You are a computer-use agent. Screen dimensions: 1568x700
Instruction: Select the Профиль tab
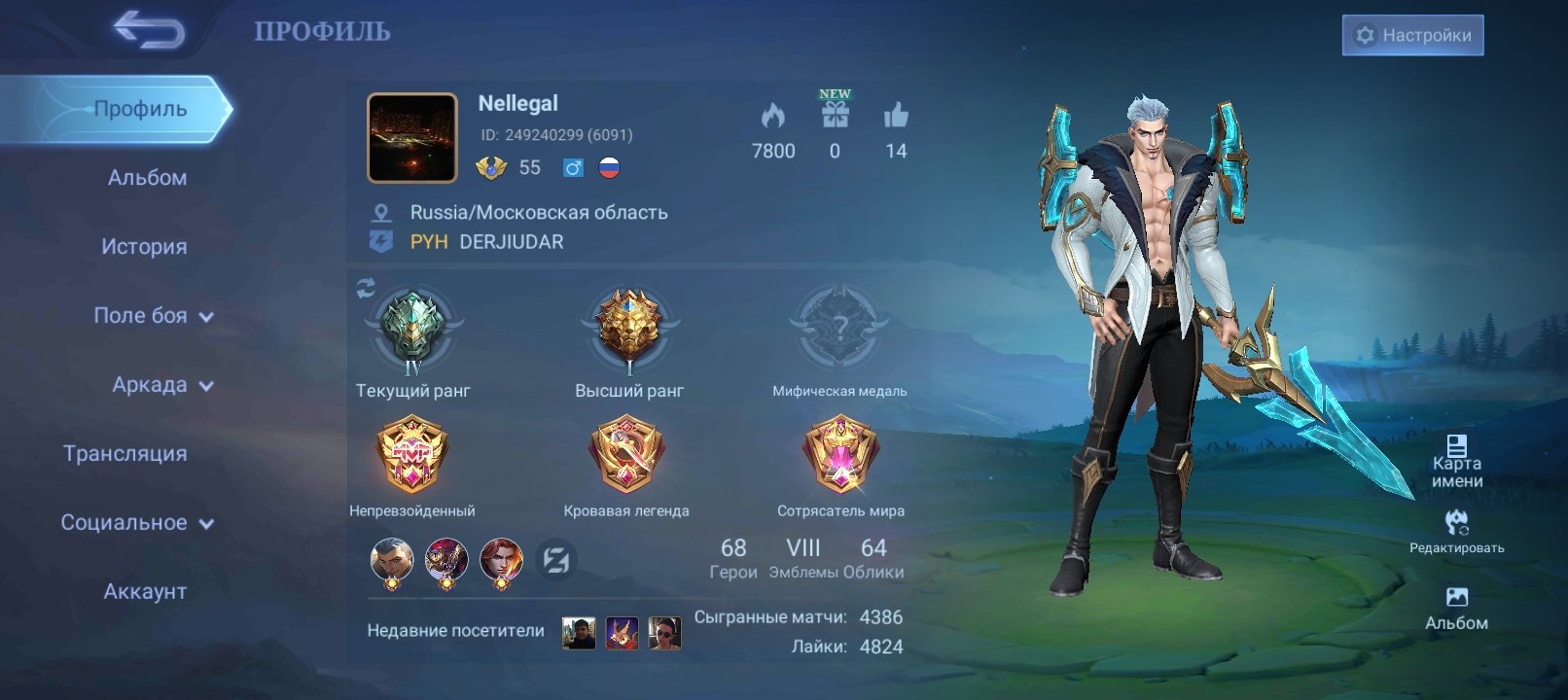pos(139,109)
